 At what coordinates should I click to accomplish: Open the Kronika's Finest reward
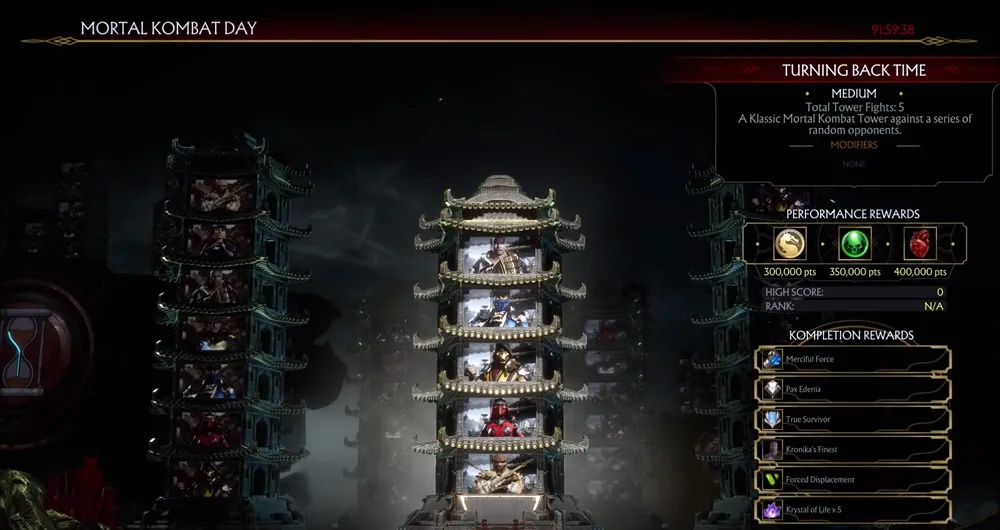[854, 449]
